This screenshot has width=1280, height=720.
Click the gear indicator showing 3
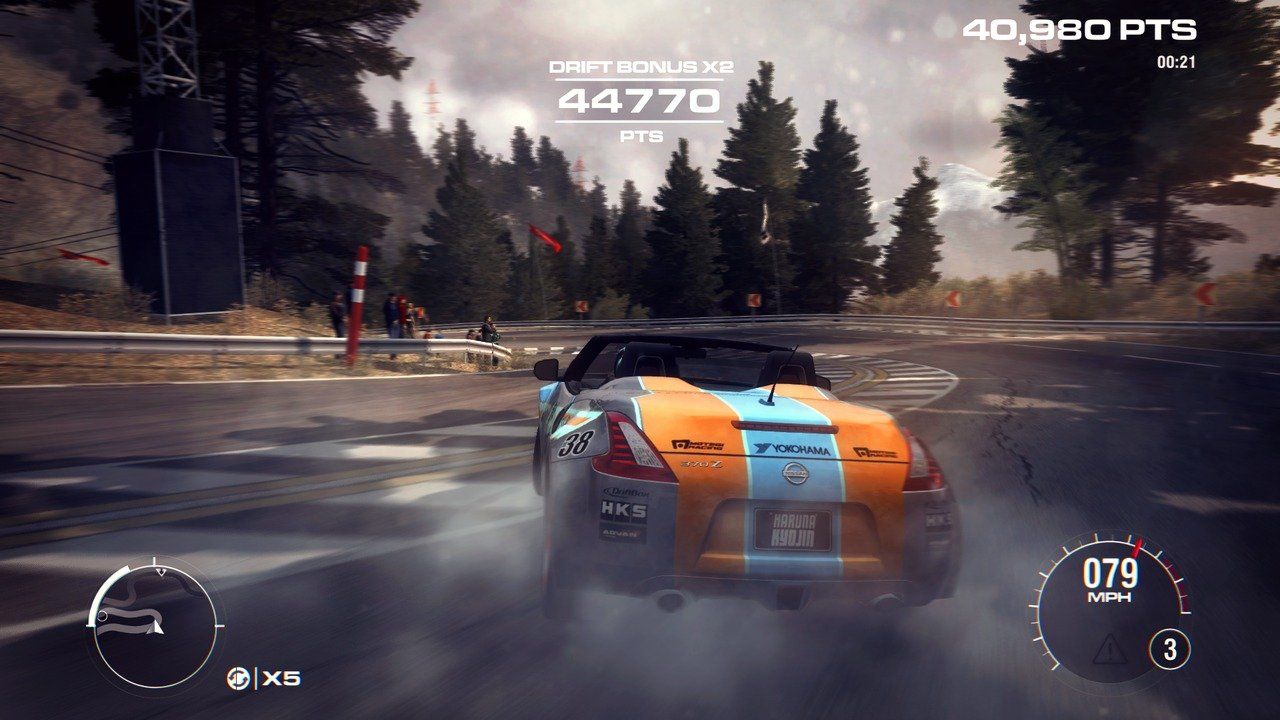pos(1170,646)
